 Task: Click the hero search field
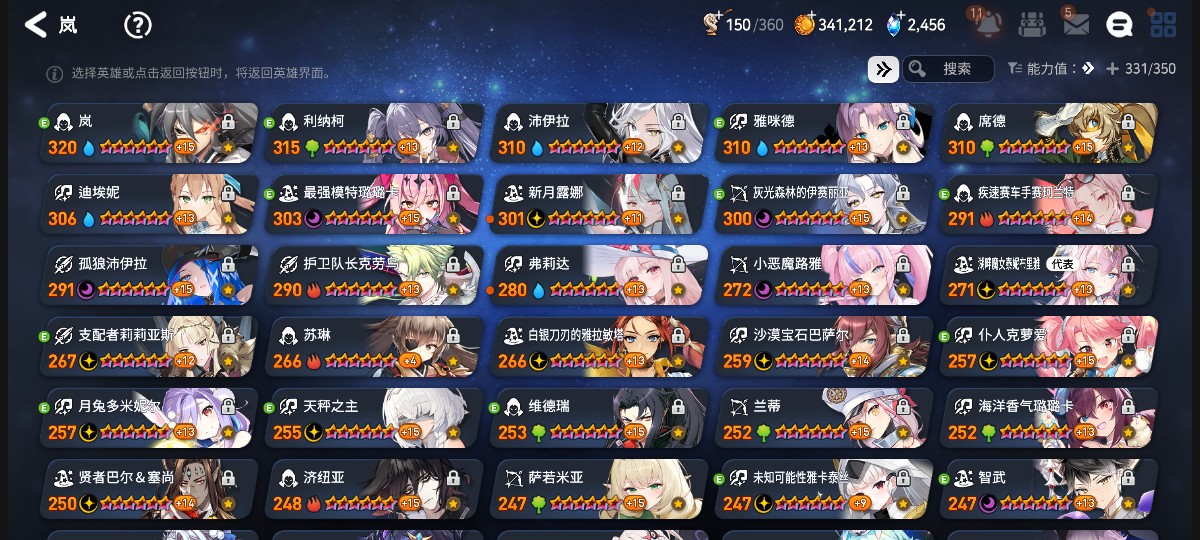point(948,69)
